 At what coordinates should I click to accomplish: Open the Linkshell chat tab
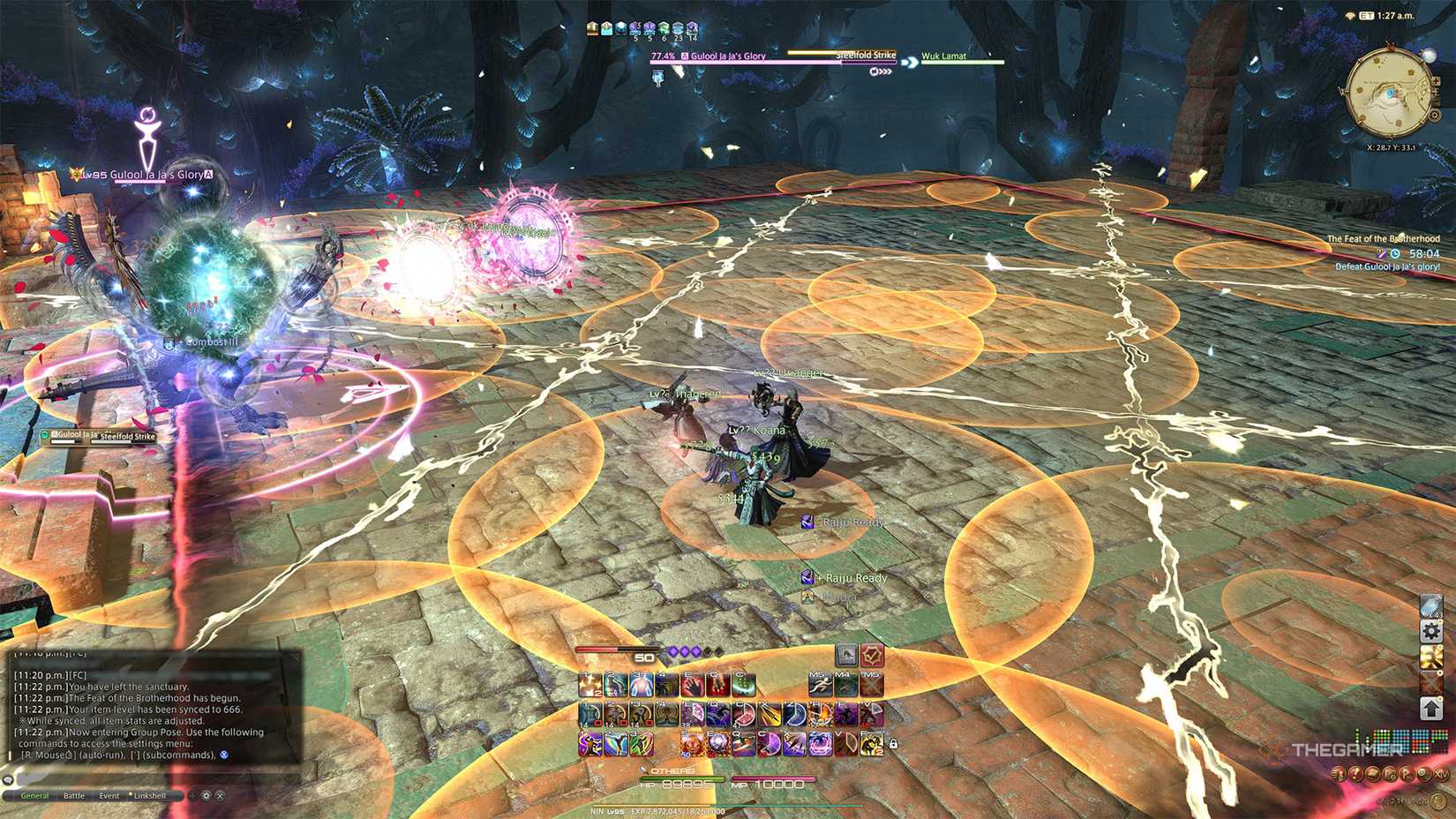click(x=150, y=796)
